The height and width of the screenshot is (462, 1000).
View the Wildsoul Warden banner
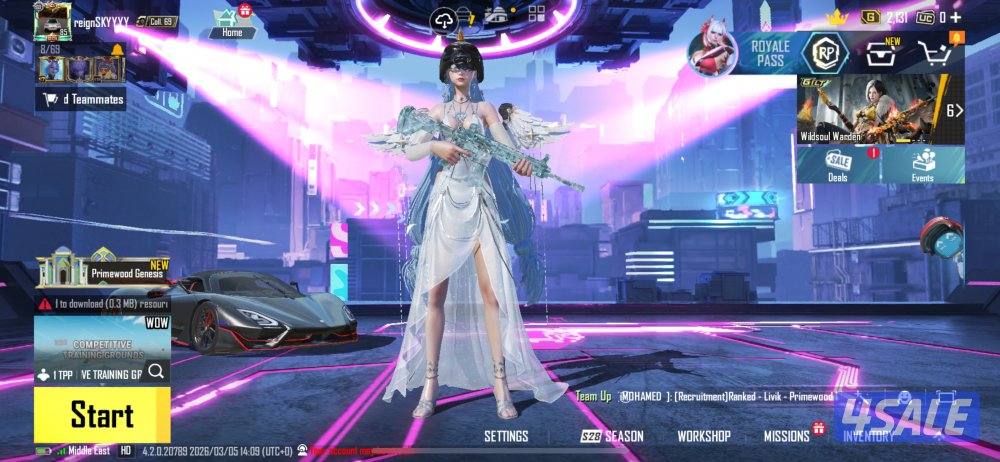coord(870,110)
